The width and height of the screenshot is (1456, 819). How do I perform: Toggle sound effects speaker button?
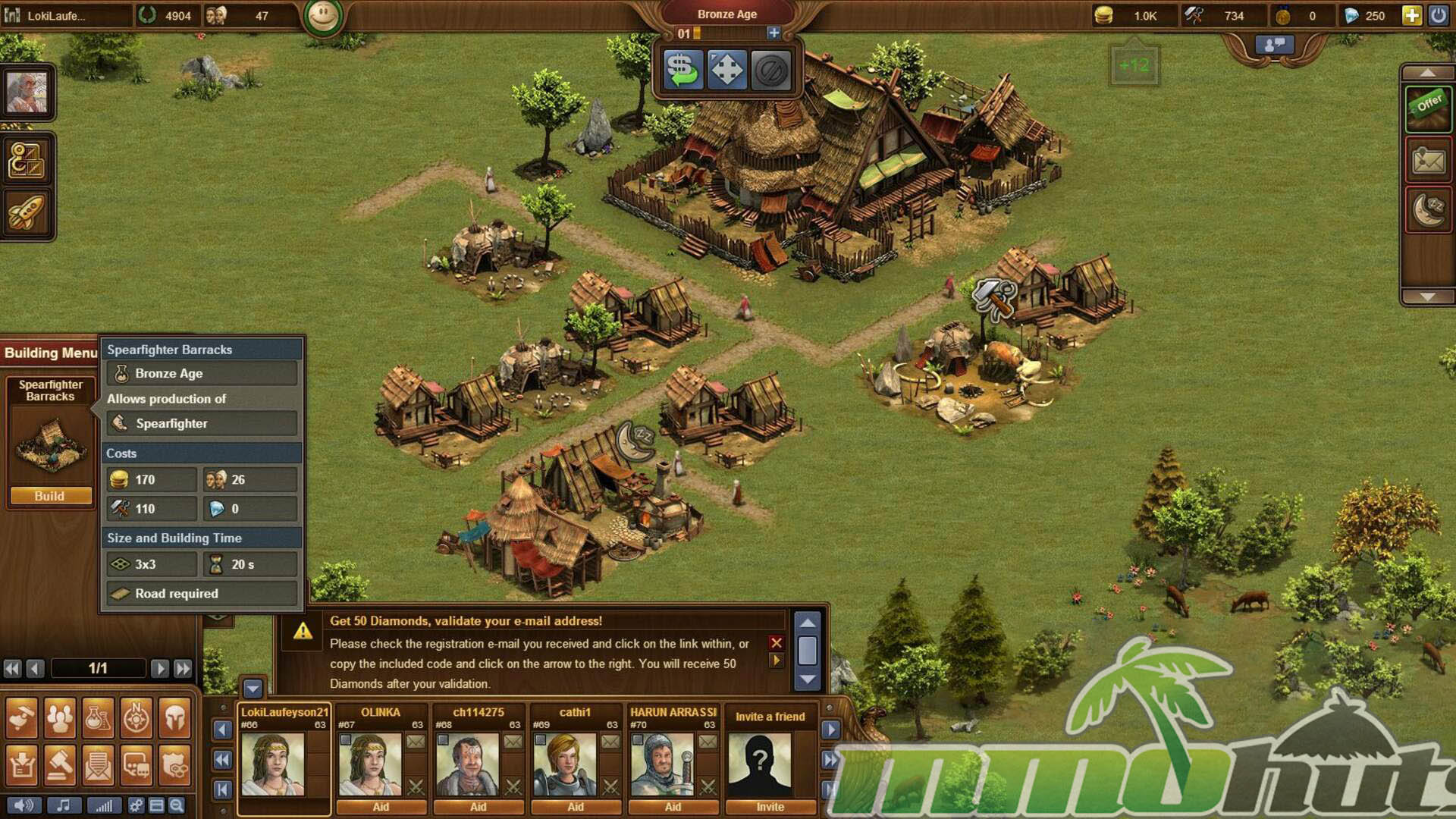(x=24, y=805)
